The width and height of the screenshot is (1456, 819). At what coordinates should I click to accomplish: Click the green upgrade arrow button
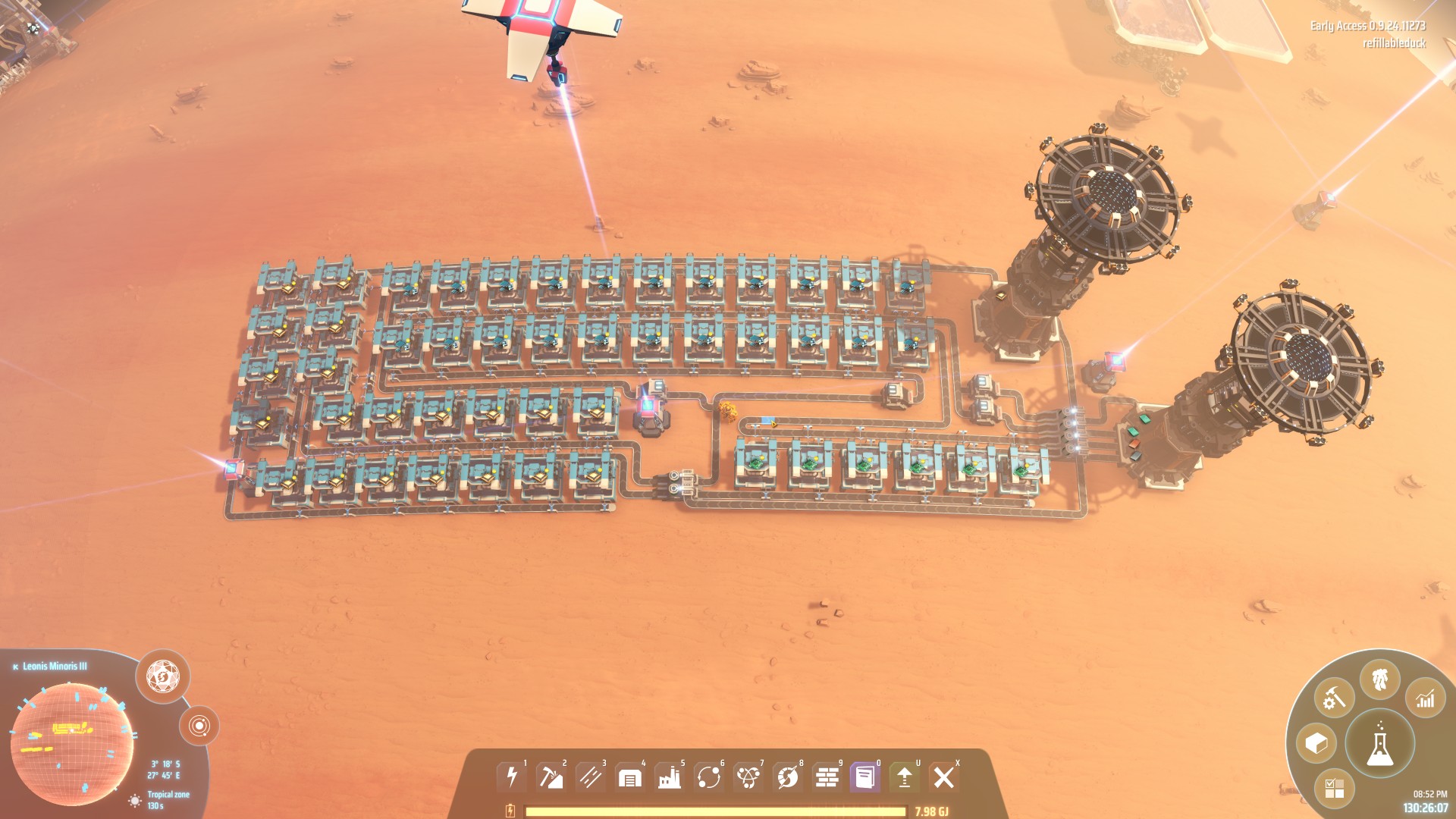click(905, 777)
